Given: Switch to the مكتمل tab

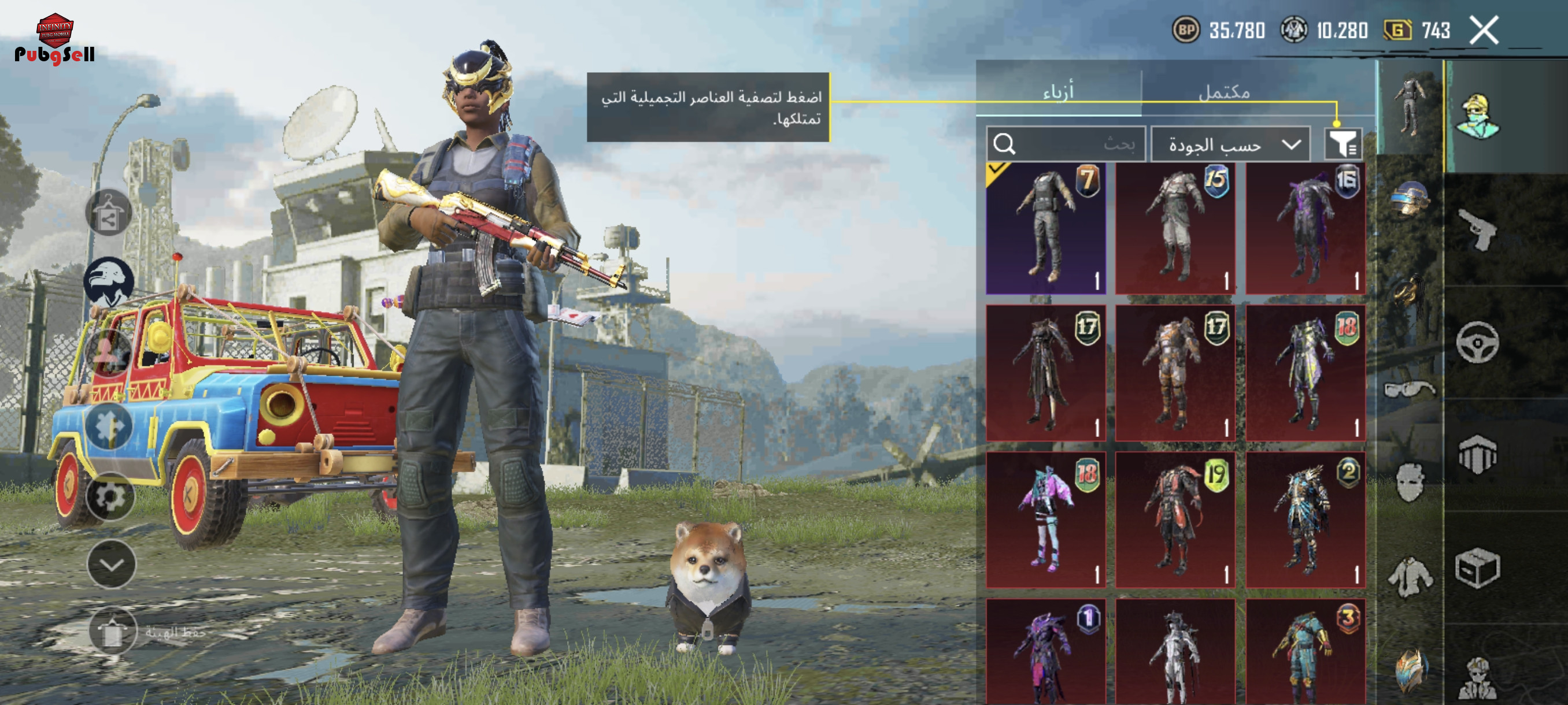Looking at the screenshot, I should coord(1223,92).
